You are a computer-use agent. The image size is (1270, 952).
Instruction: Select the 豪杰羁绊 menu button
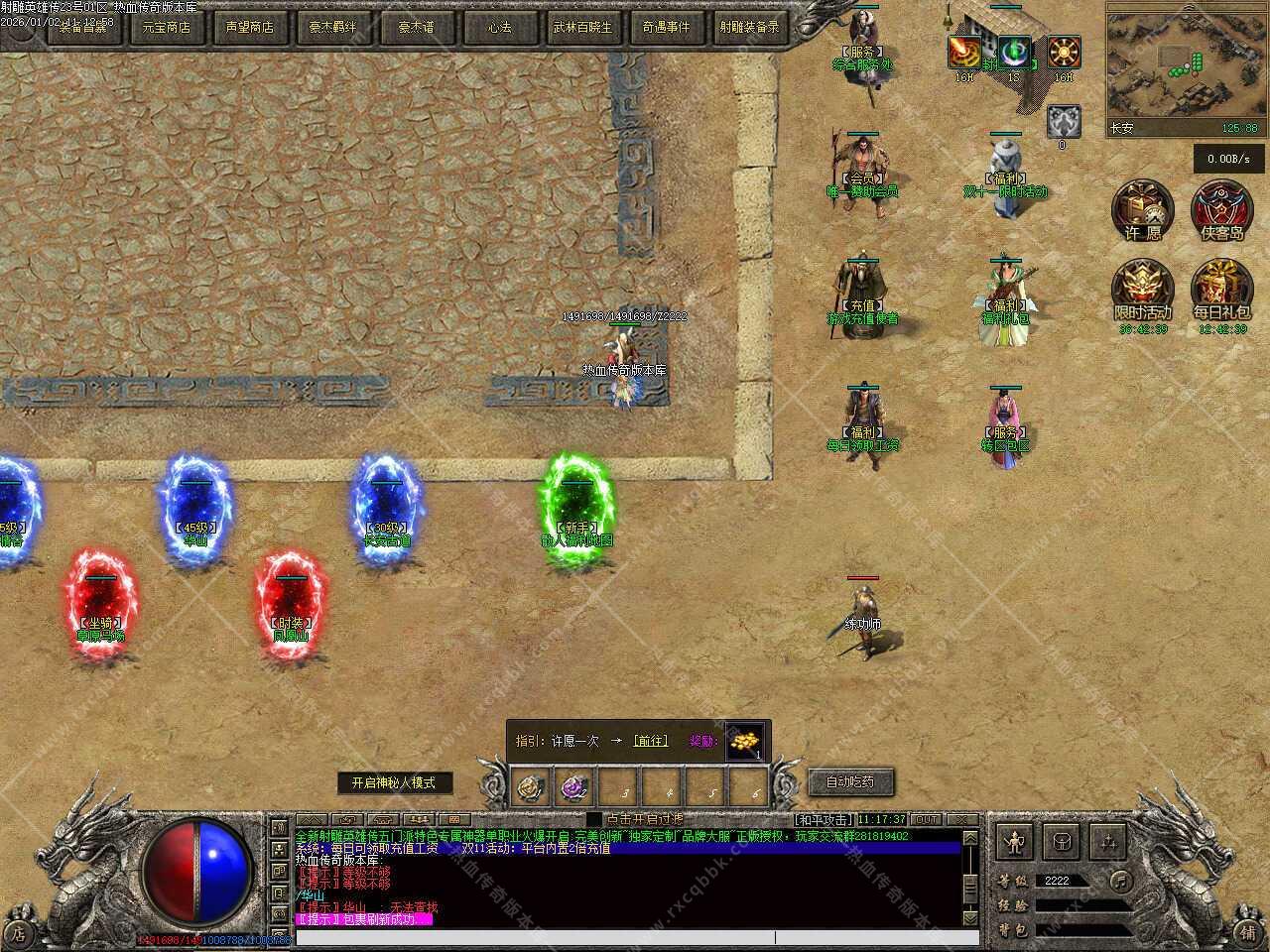[332, 28]
